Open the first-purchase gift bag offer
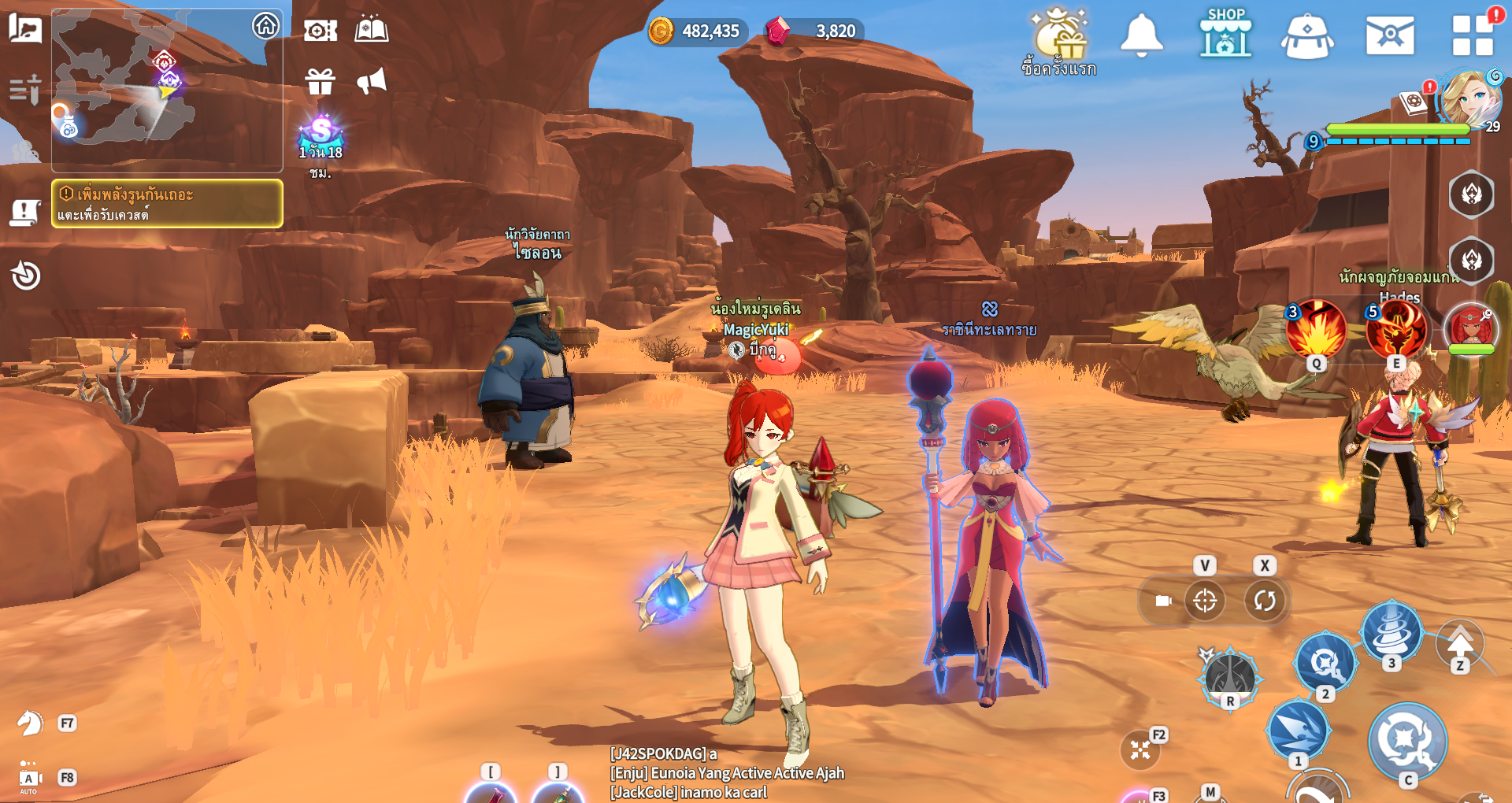The height and width of the screenshot is (803, 1512). pyautogui.click(x=1060, y=39)
